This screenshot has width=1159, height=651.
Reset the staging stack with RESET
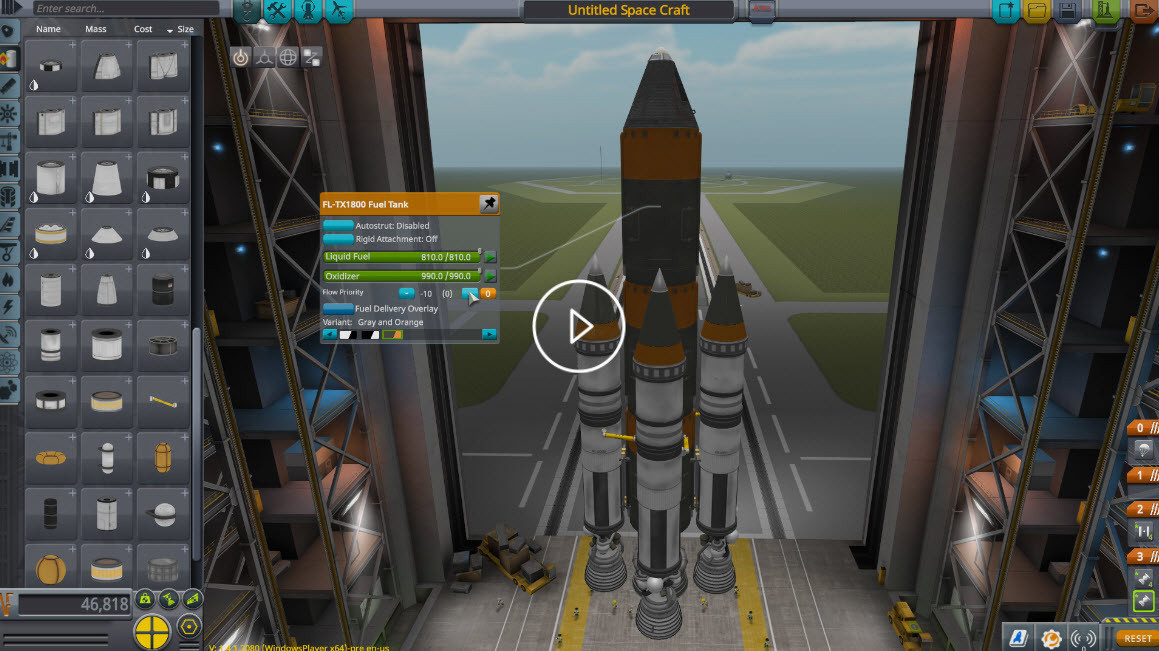(x=1137, y=637)
